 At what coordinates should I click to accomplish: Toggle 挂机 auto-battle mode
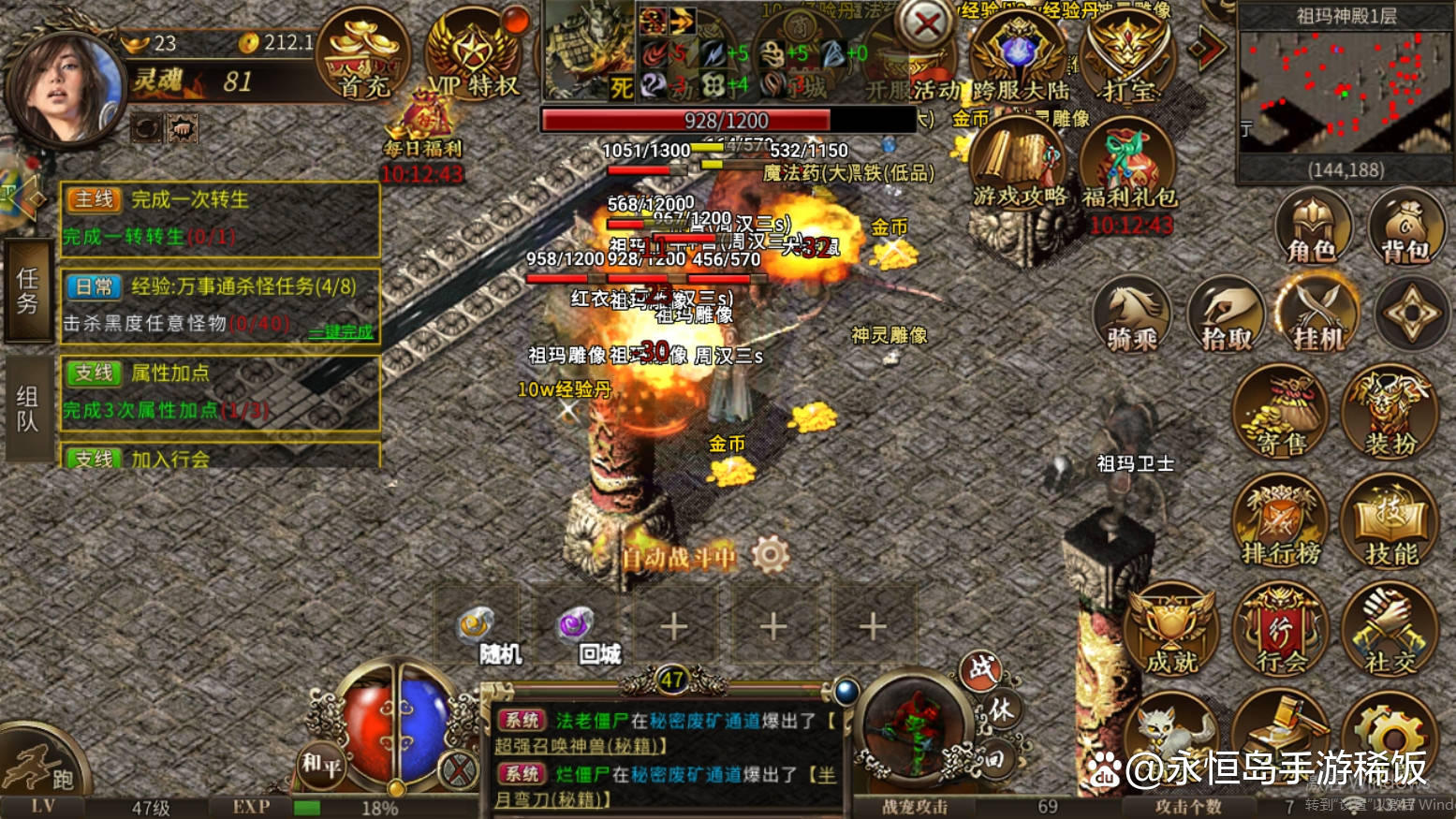click(1317, 316)
